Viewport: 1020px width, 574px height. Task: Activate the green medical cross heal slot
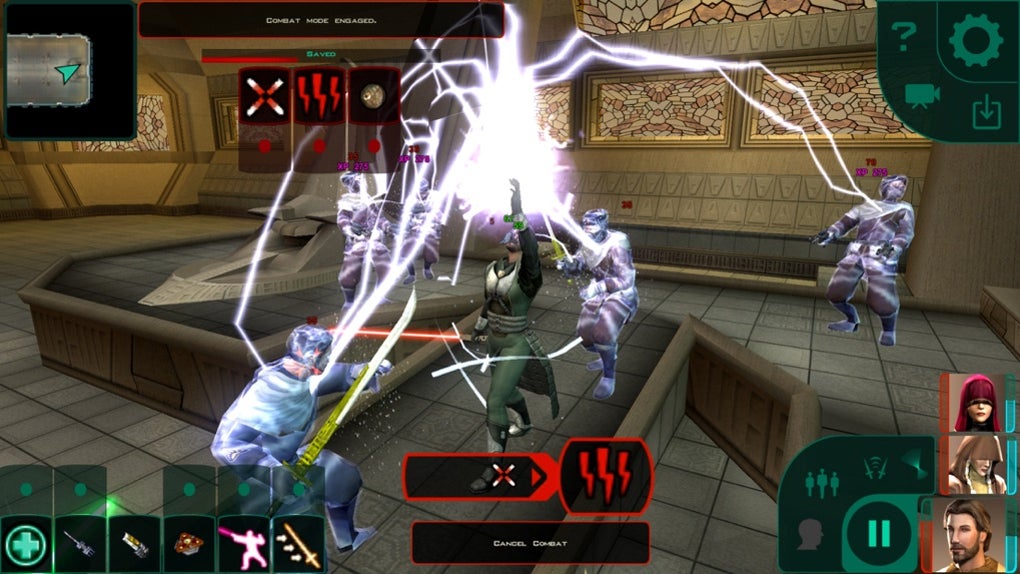point(26,545)
